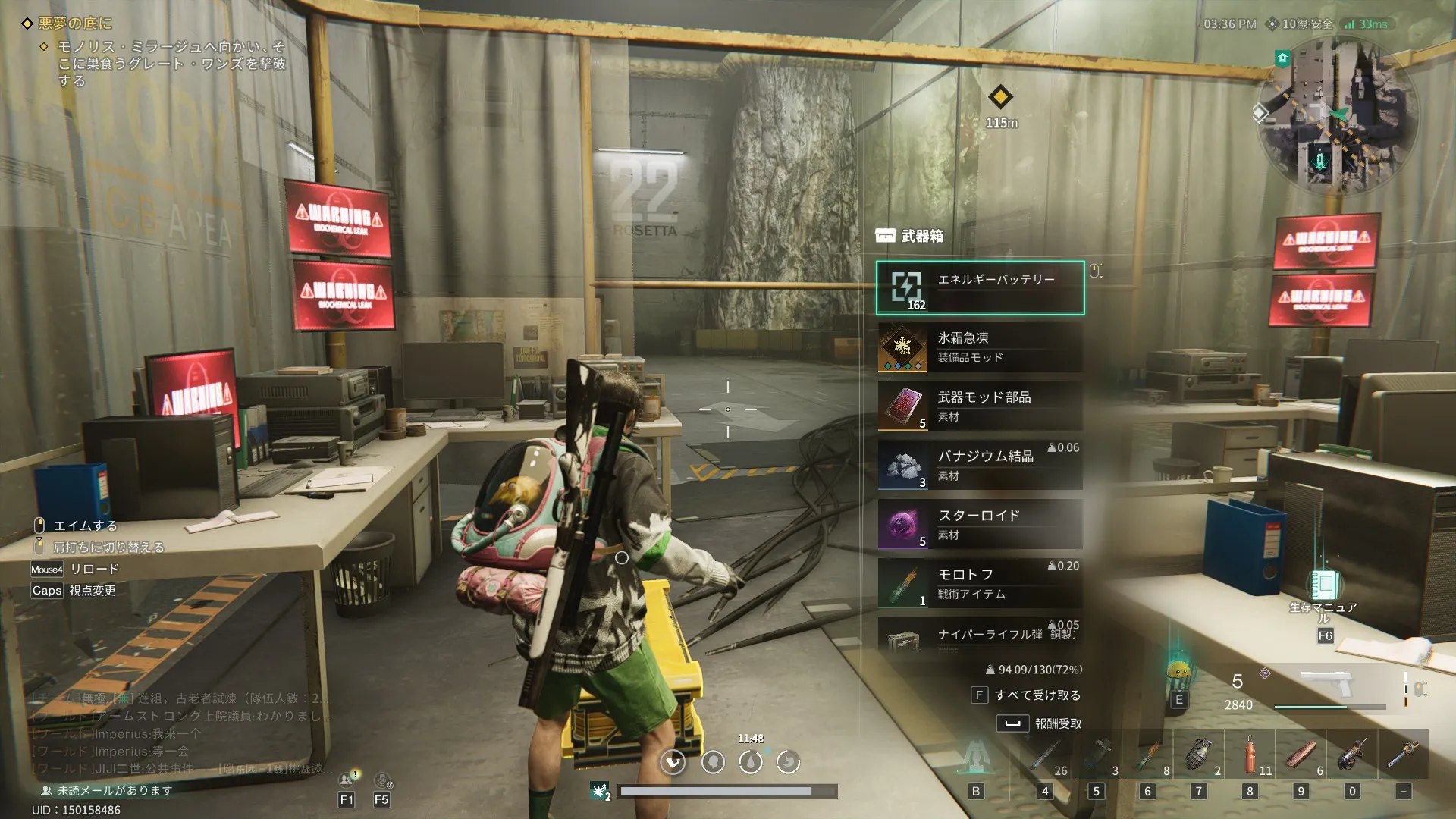
Task: Open the 悪夢の底に quest tracker
Action: click(75, 24)
